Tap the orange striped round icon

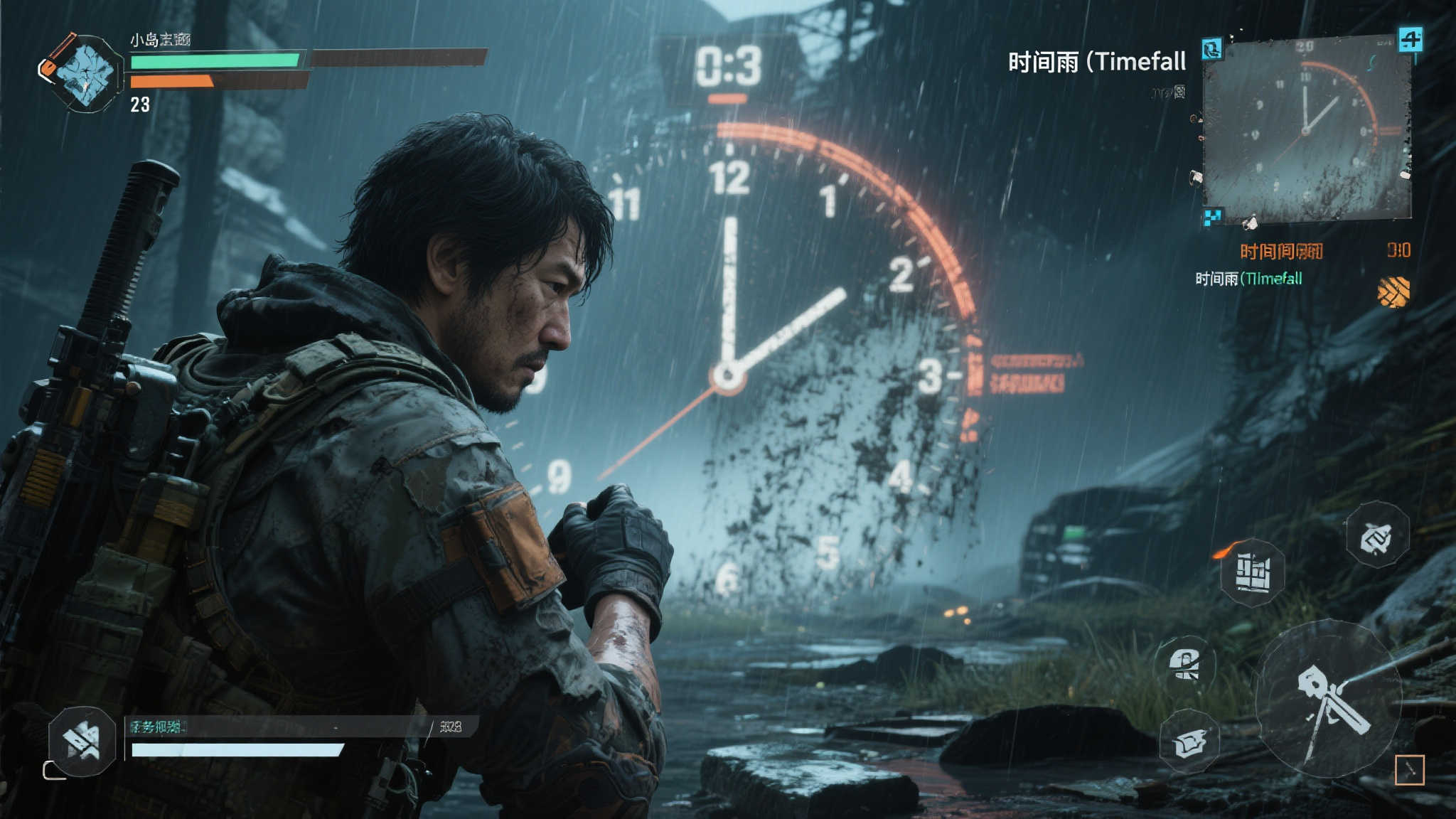[x=1393, y=291]
